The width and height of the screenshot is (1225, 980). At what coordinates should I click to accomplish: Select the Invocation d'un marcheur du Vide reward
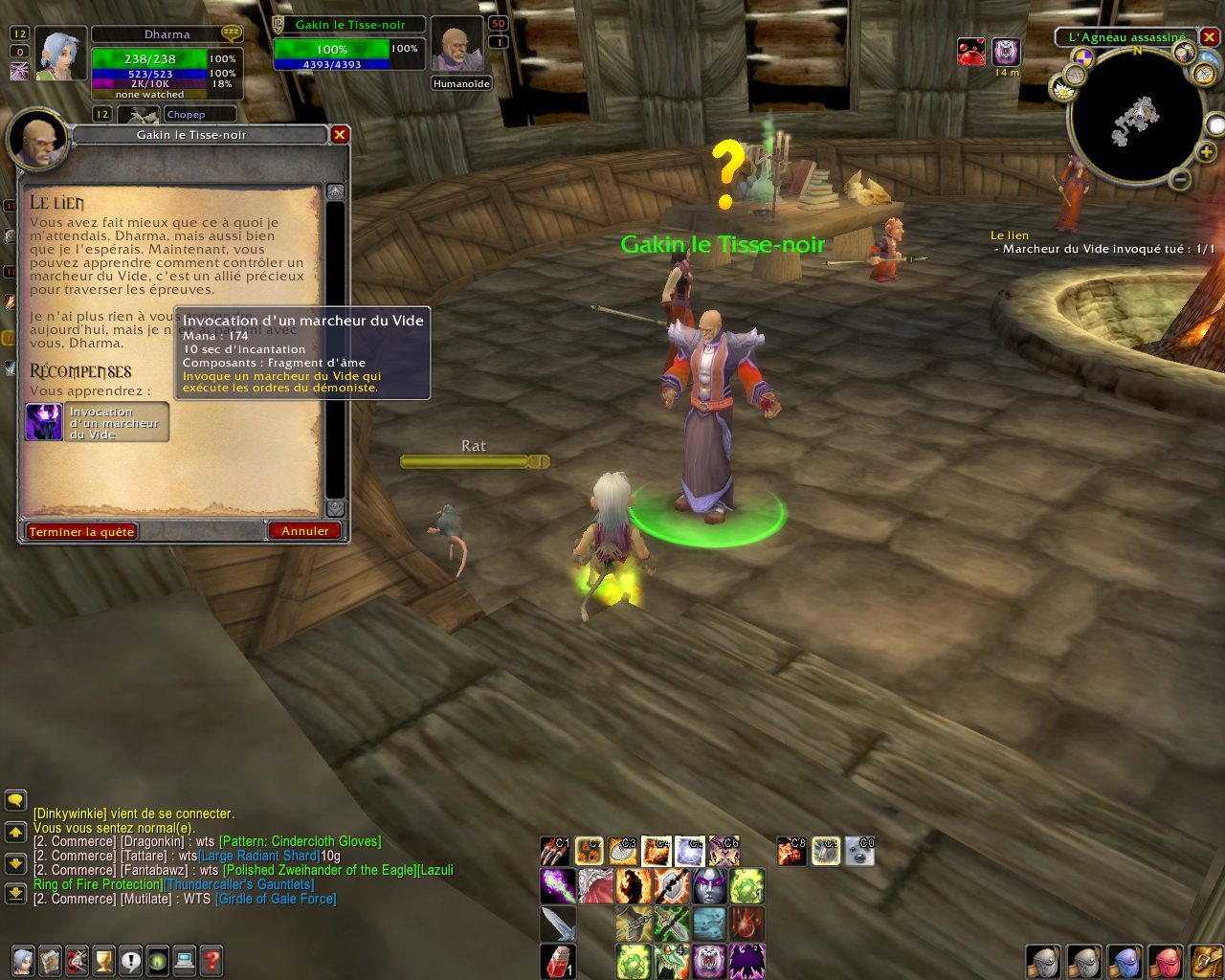(97, 423)
